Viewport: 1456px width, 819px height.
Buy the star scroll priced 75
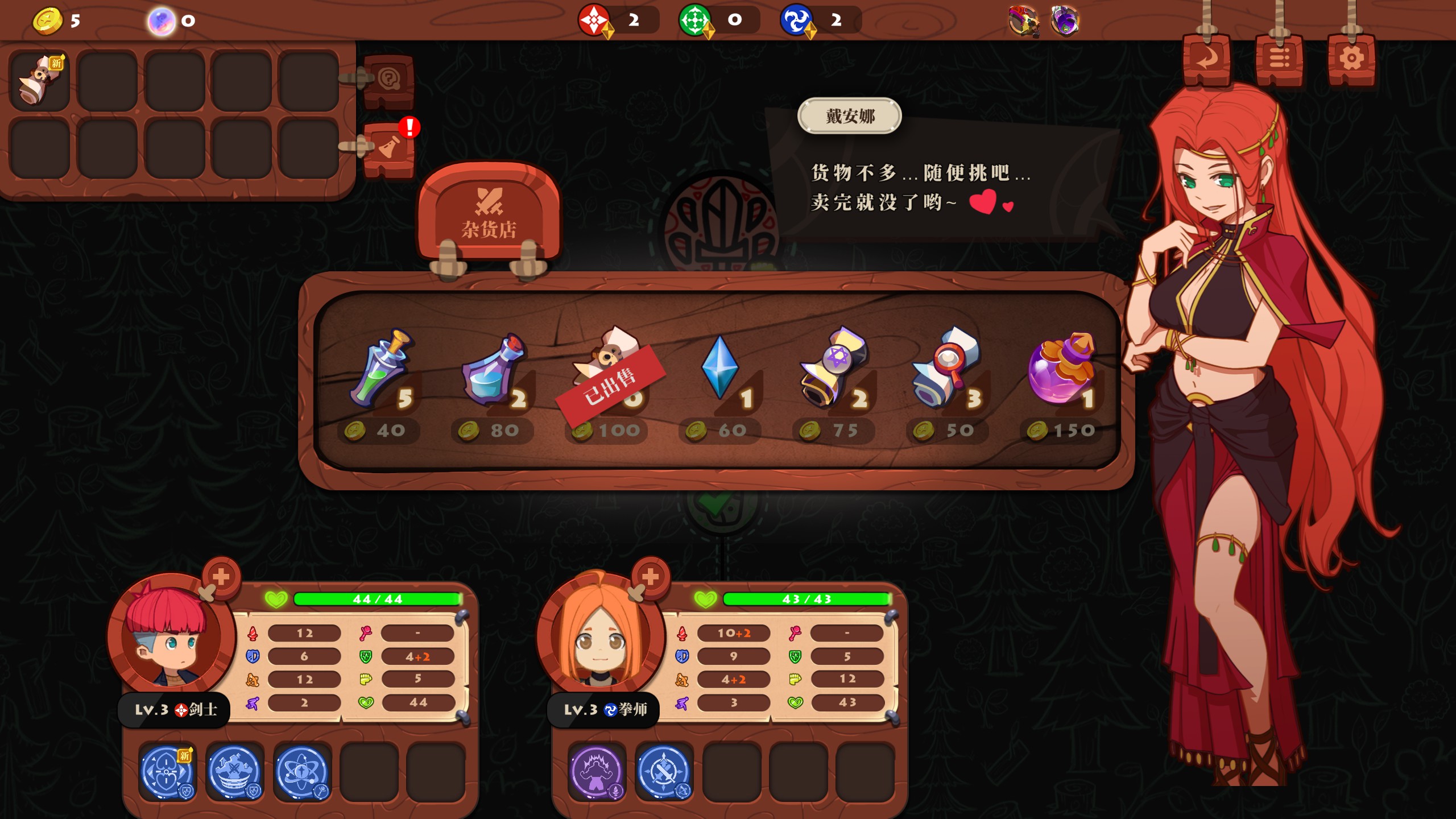tap(834, 370)
